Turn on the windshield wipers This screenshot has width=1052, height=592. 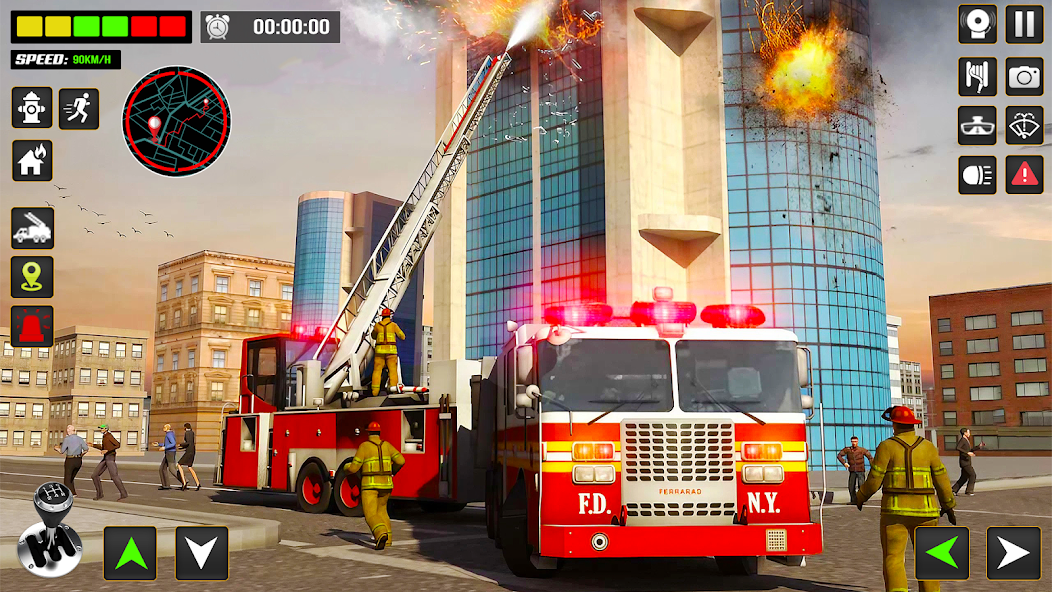pyautogui.click(x=1024, y=126)
